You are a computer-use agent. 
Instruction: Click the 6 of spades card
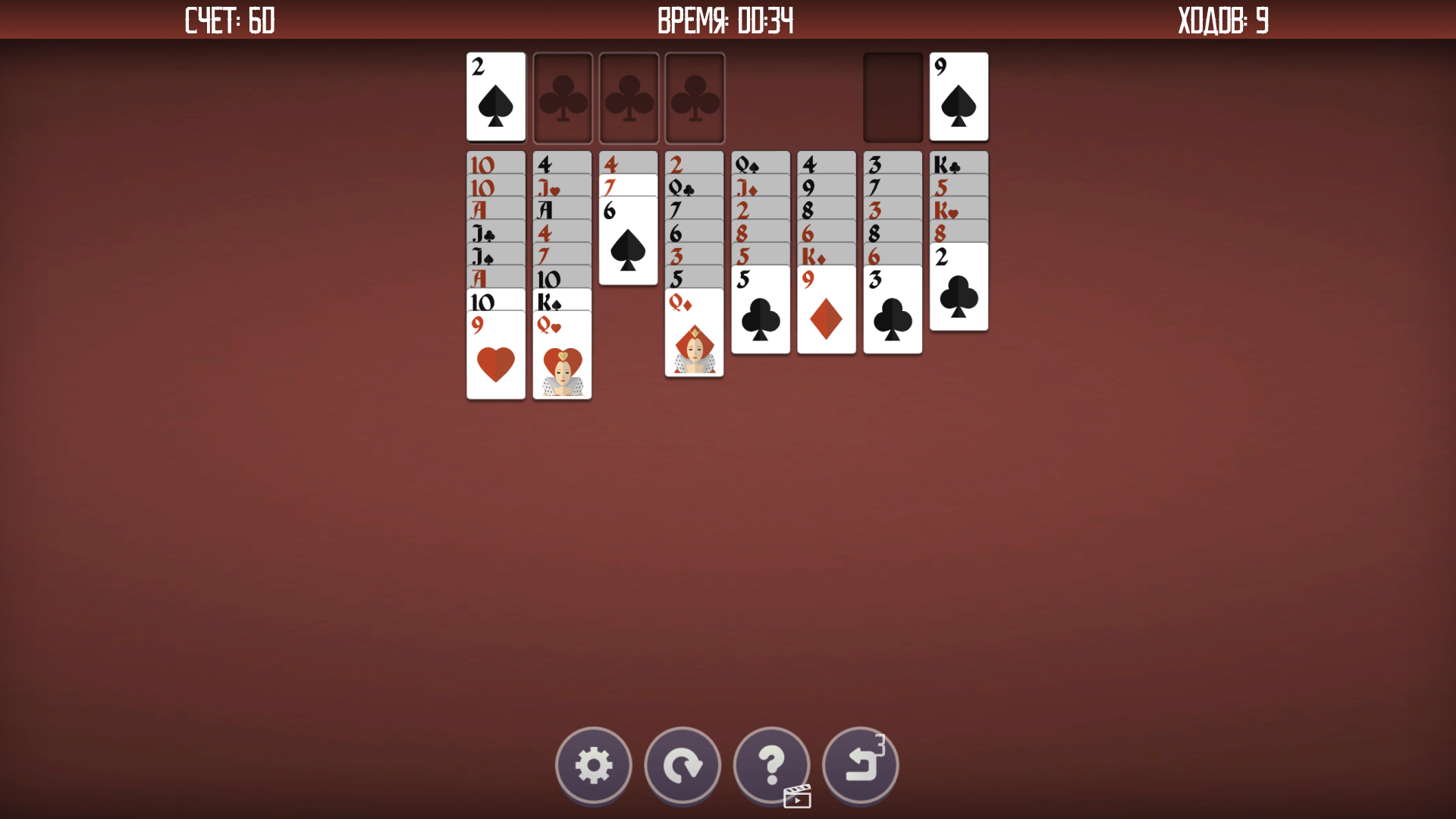point(628,243)
